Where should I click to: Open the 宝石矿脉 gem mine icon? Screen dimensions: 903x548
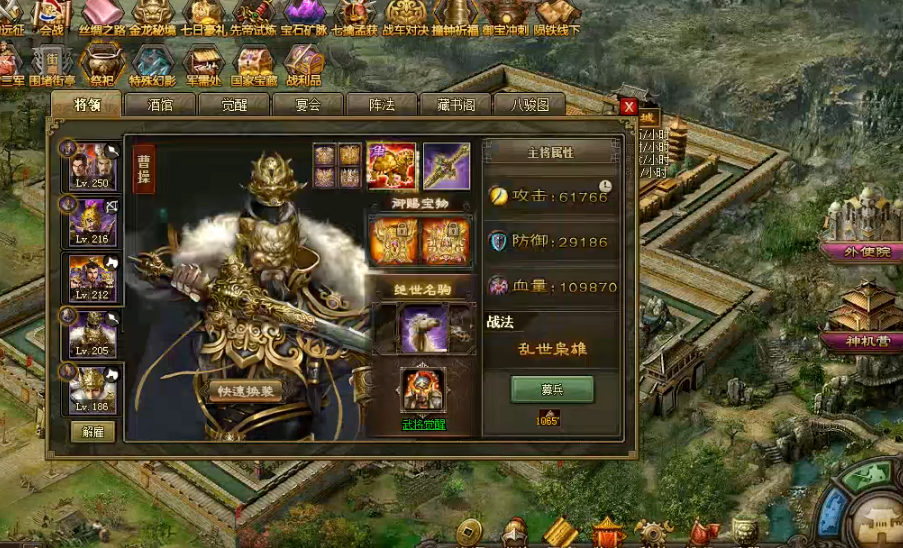303,17
